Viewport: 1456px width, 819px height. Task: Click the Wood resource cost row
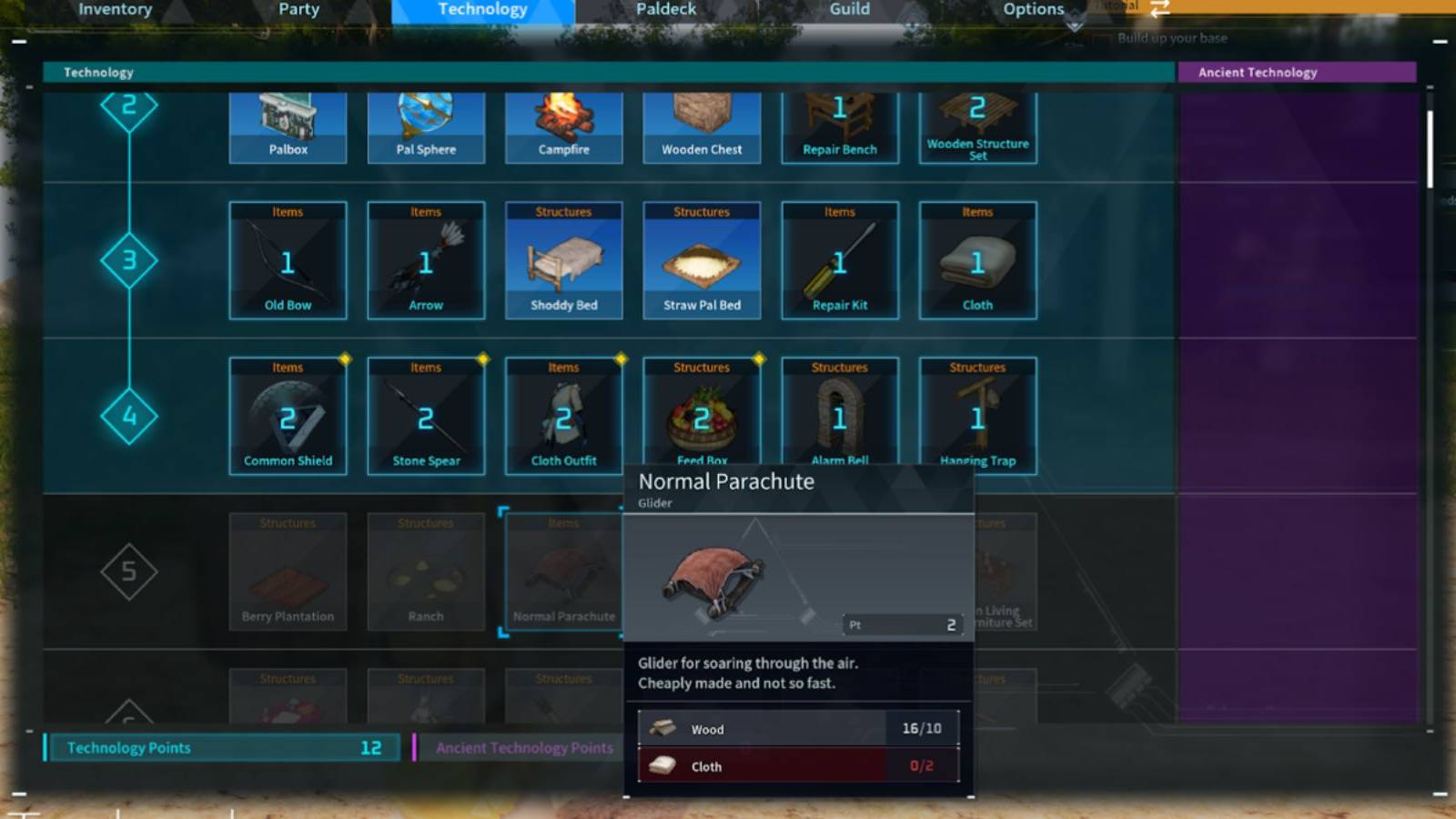point(799,728)
